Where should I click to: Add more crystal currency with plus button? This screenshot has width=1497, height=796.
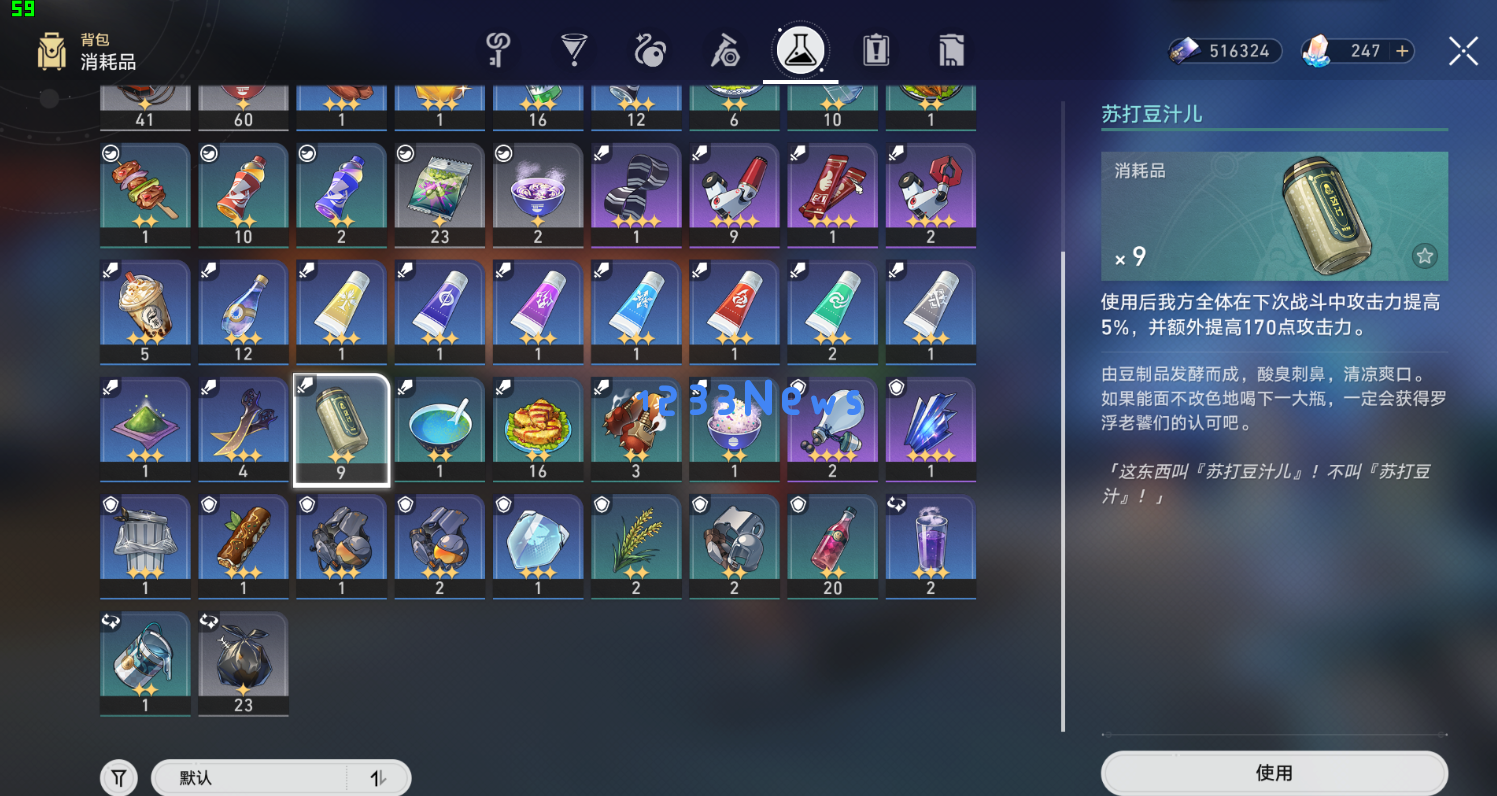point(1402,51)
